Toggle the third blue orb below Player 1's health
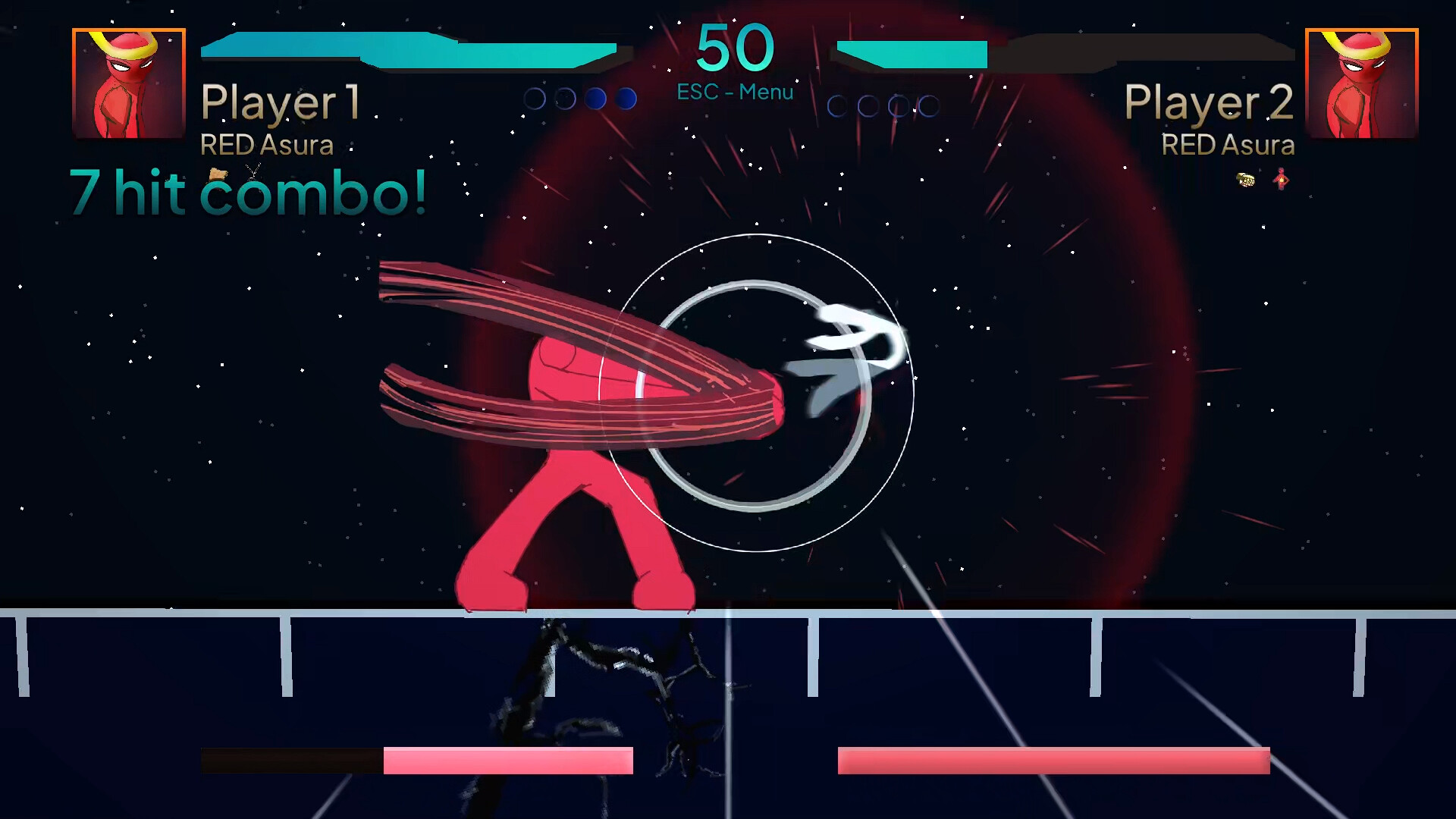Viewport: 1456px width, 819px height. pyautogui.click(x=595, y=97)
